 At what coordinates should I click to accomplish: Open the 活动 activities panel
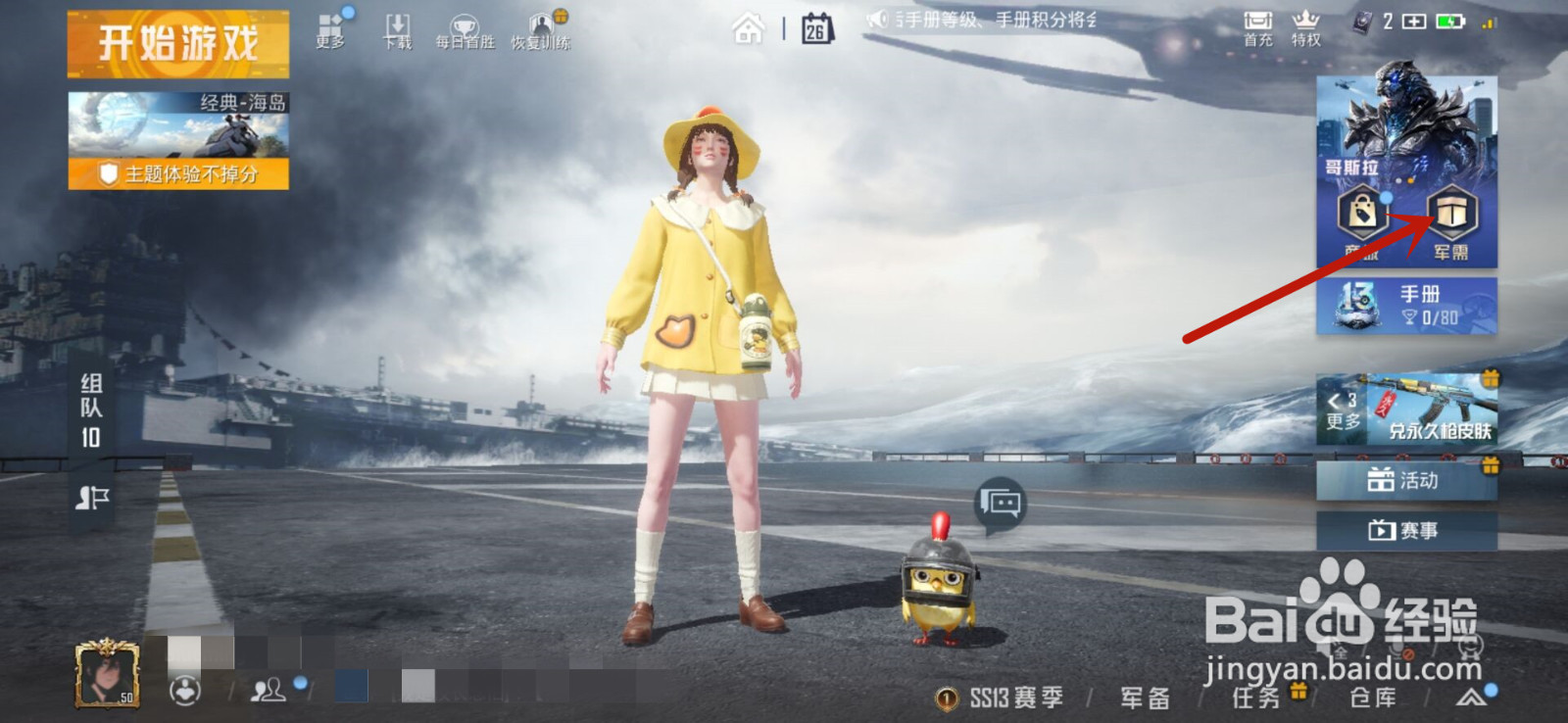[x=1408, y=480]
